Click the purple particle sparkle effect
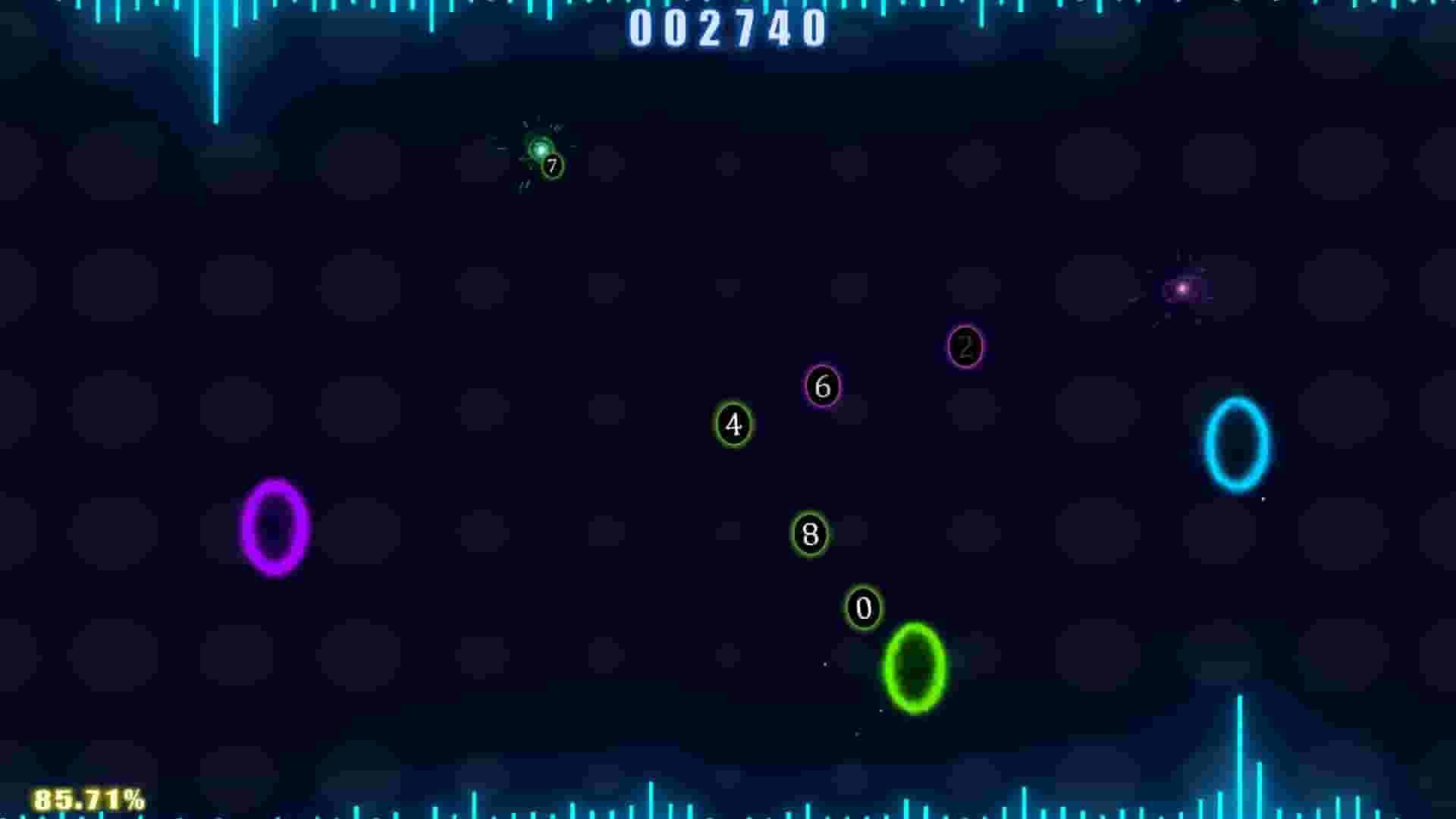The height and width of the screenshot is (819, 1456). pos(1181,287)
